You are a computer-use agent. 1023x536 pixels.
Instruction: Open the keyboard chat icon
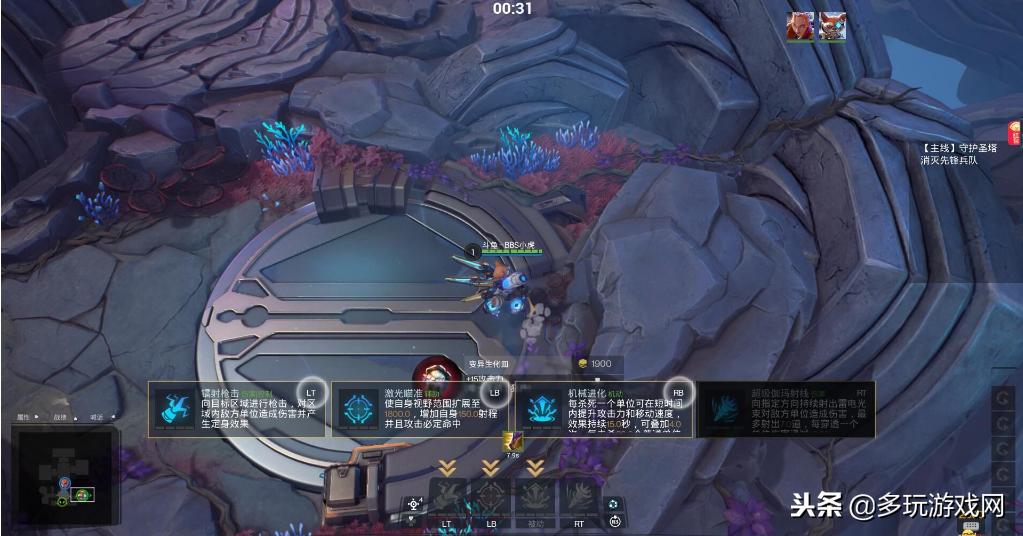[x=969, y=526]
